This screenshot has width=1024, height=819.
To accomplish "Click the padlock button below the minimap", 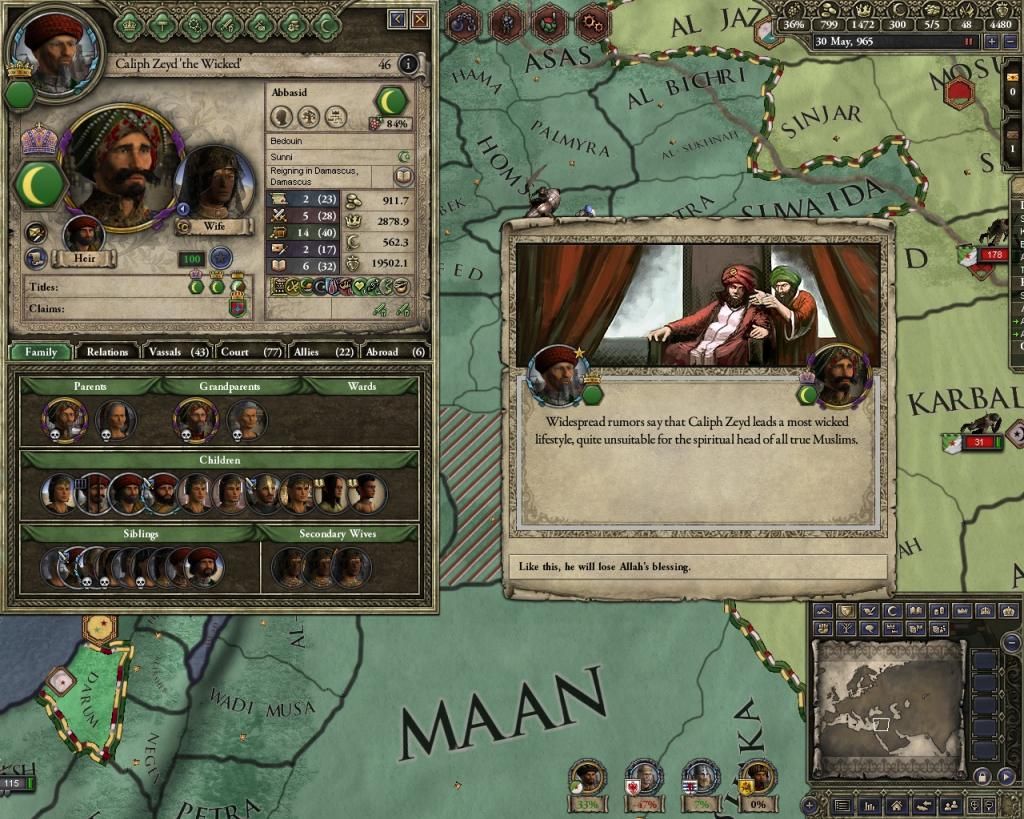I will click(981, 777).
